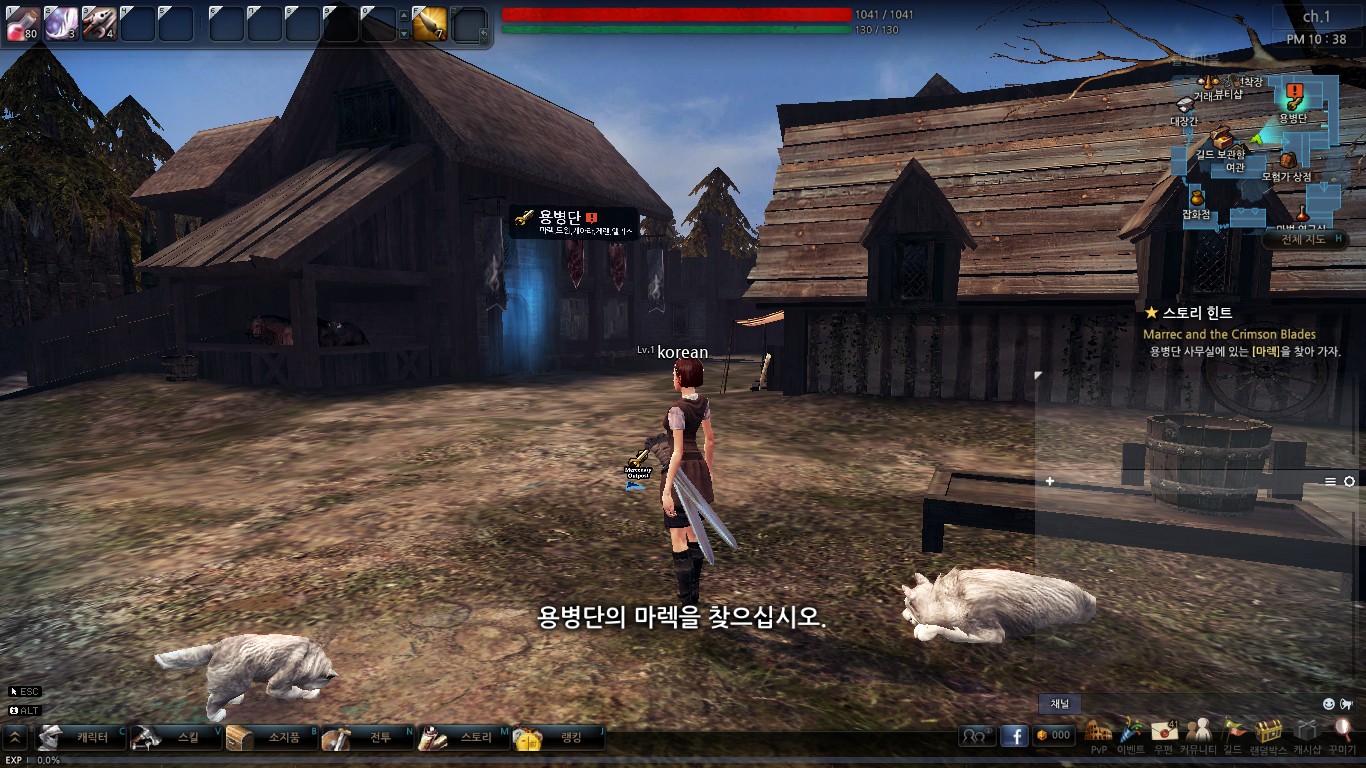The width and height of the screenshot is (1366, 768).
Task: Activate the golden spear skill on F slot
Action: tap(430, 23)
